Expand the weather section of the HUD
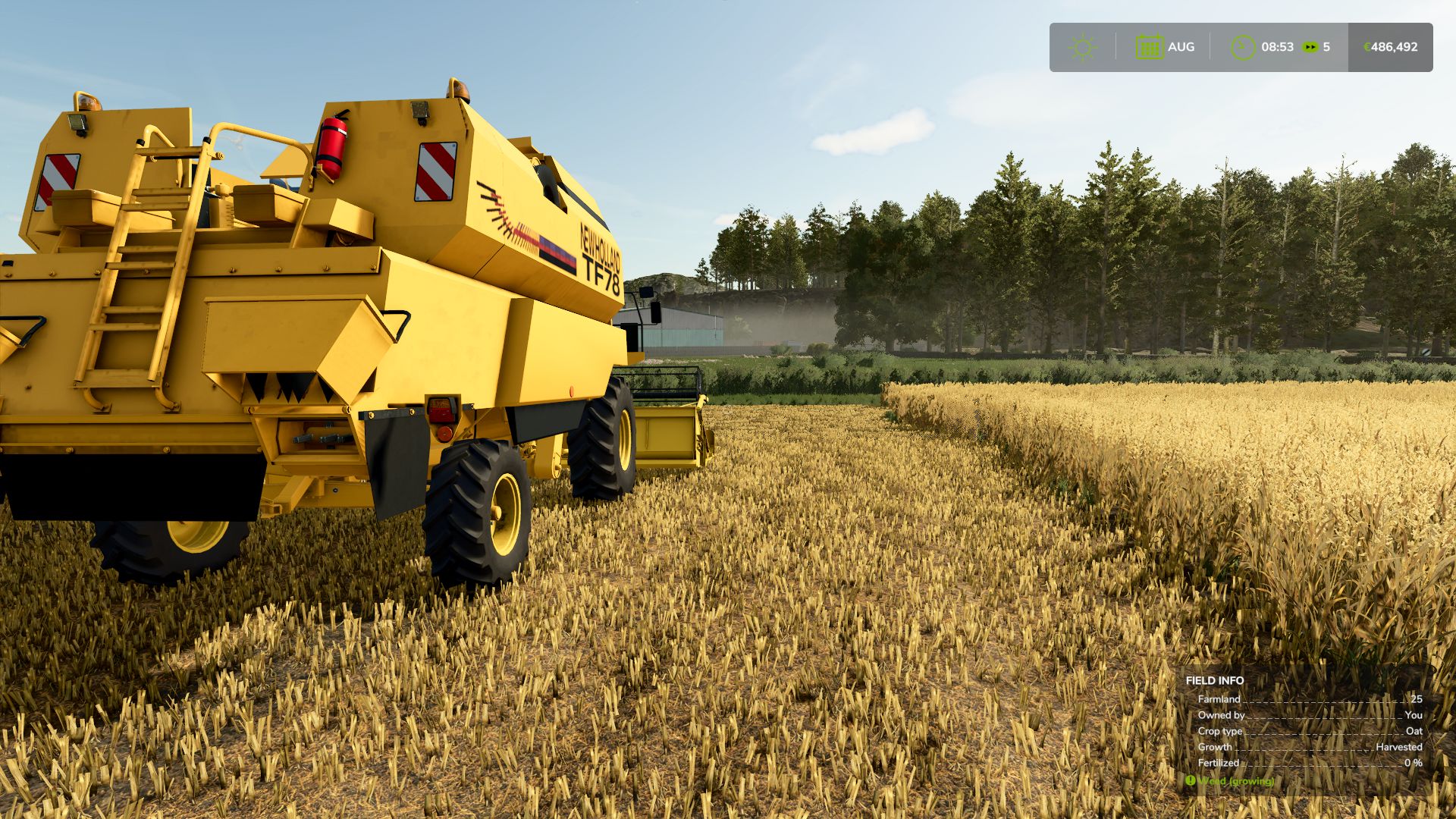 click(x=1083, y=46)
